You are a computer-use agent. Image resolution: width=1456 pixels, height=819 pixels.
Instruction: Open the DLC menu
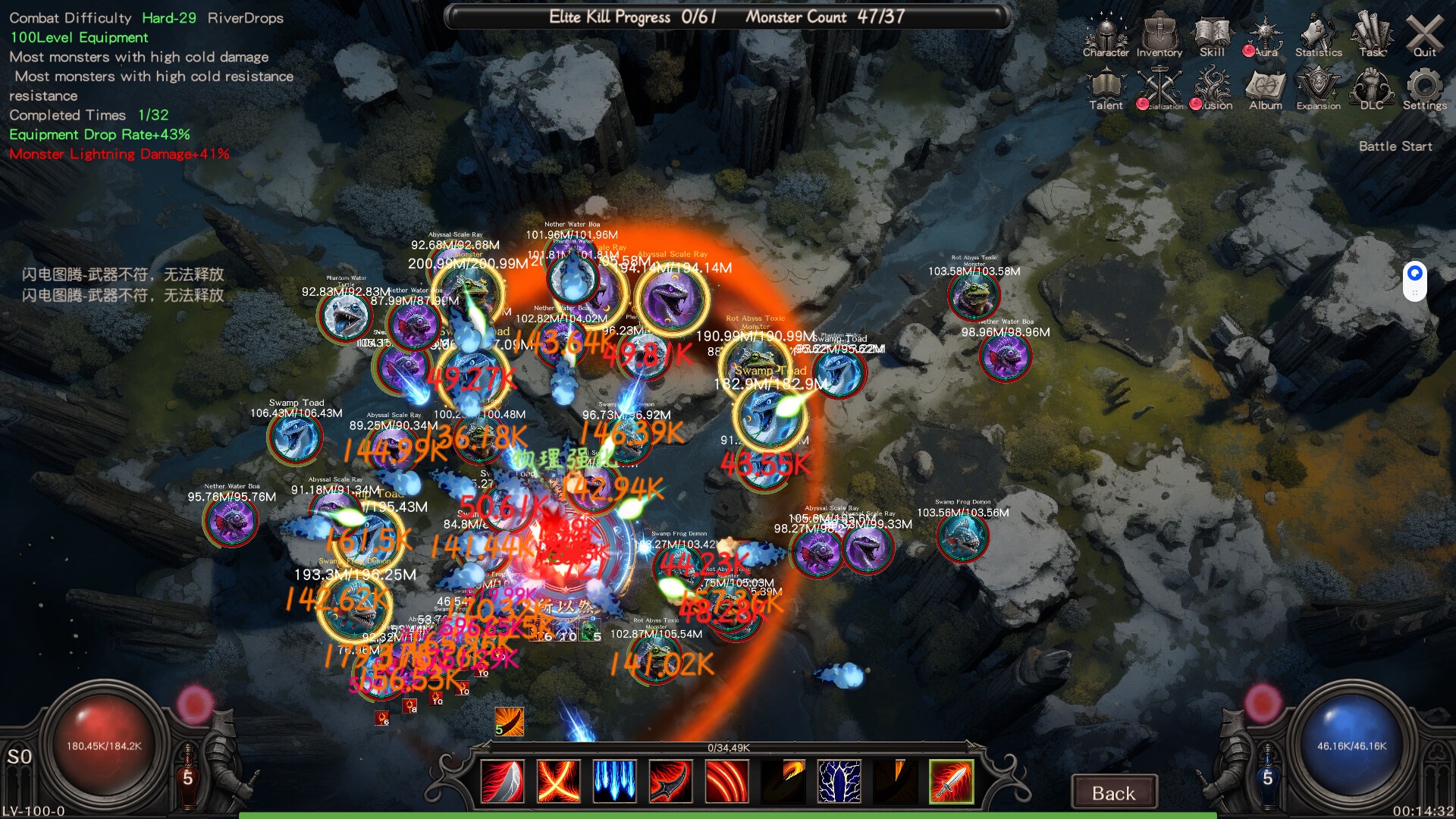[1371, 89]
